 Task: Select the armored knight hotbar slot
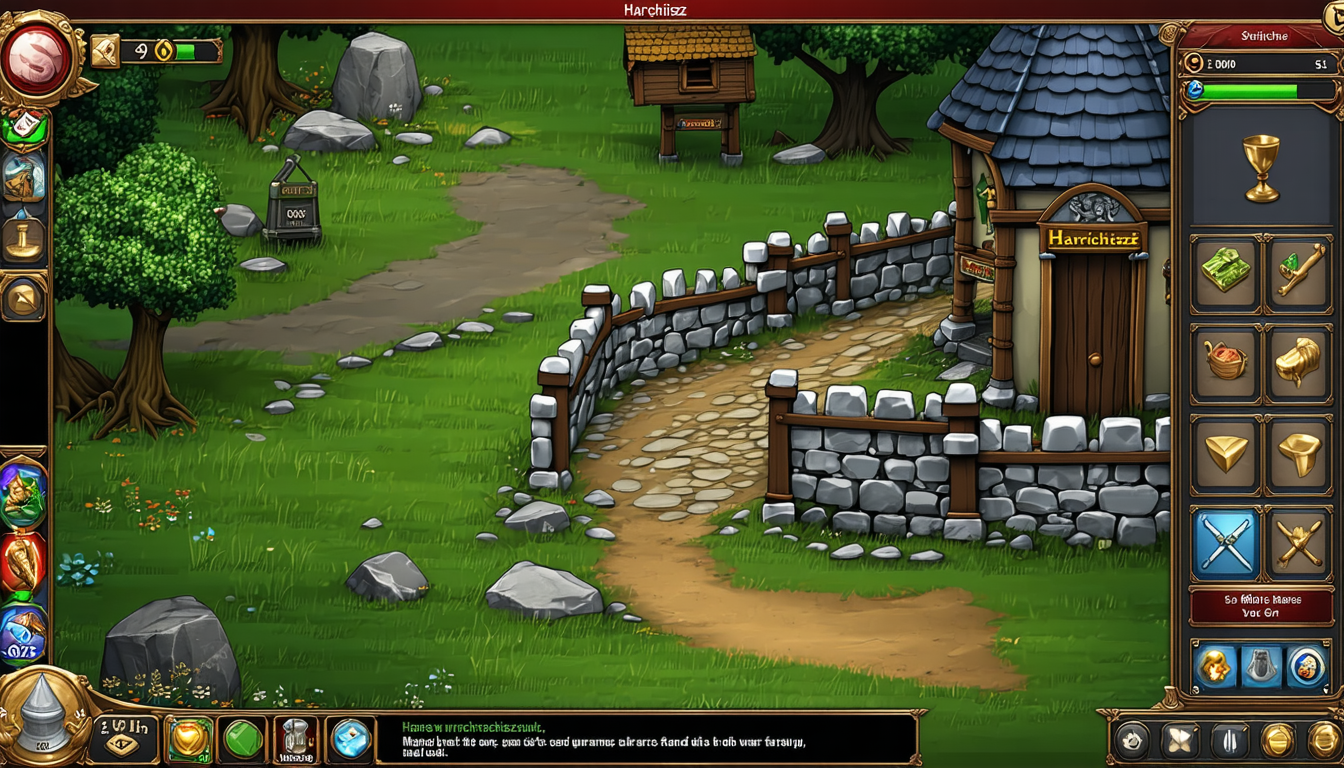pyautogui.click(x=295, y=740)
